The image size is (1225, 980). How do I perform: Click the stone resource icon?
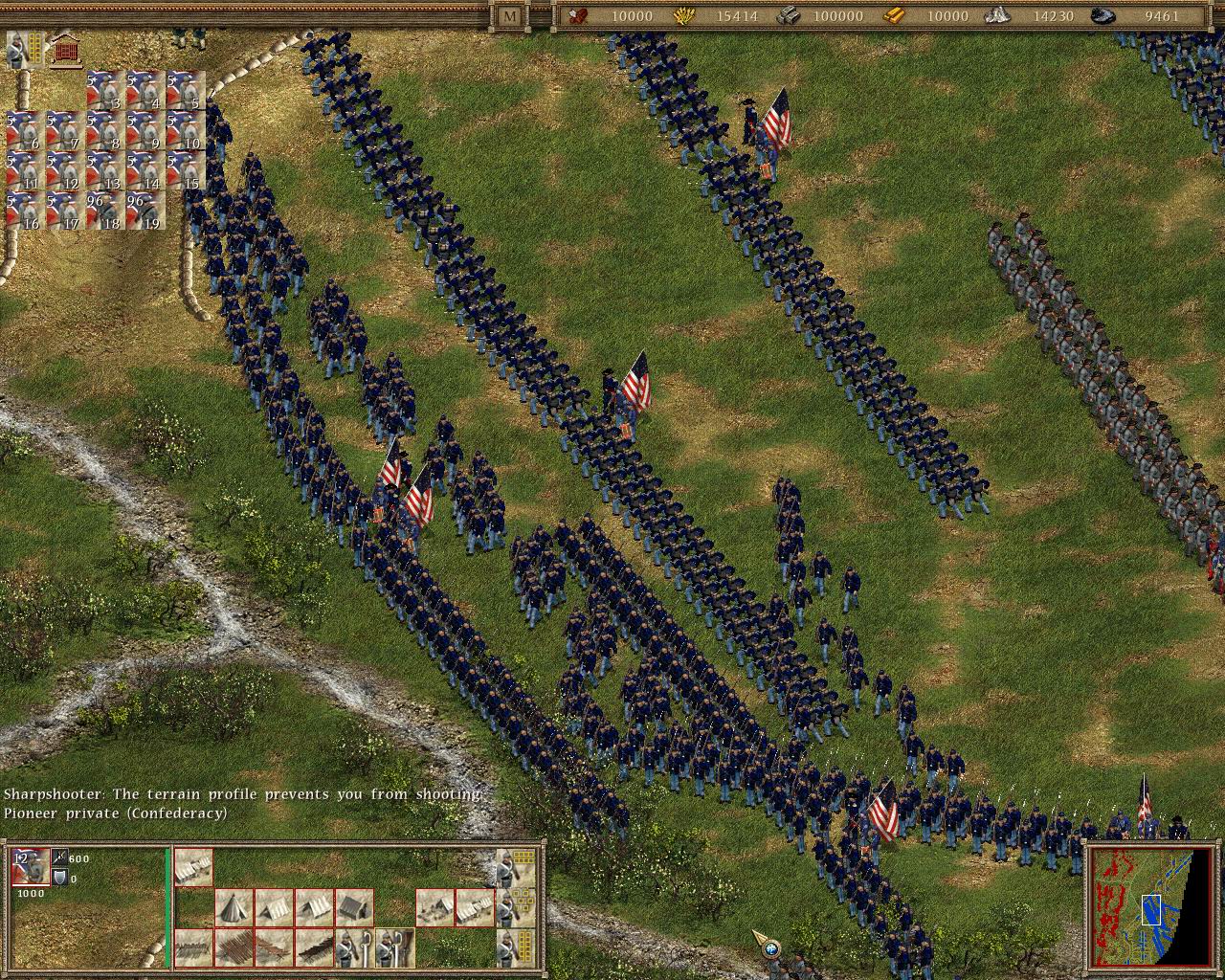(x=997, y=16)
